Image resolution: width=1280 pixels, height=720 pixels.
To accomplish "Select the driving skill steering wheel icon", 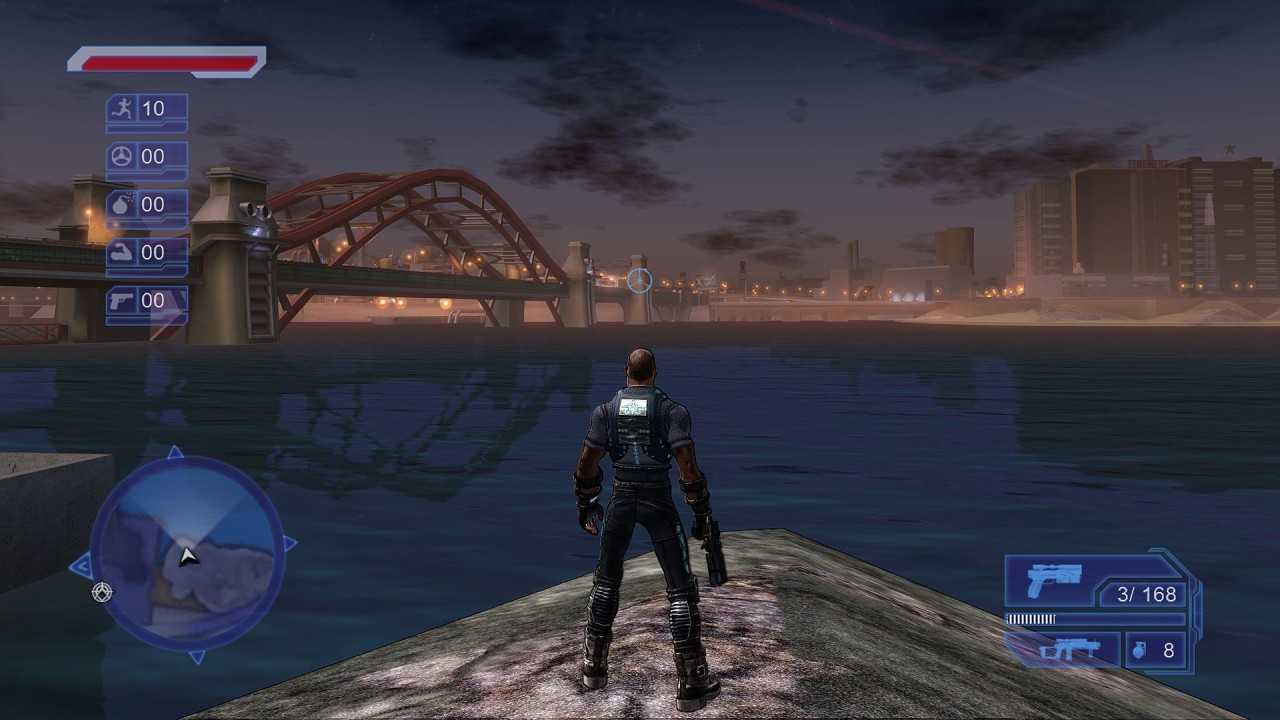I will click(x=123, y=157).
